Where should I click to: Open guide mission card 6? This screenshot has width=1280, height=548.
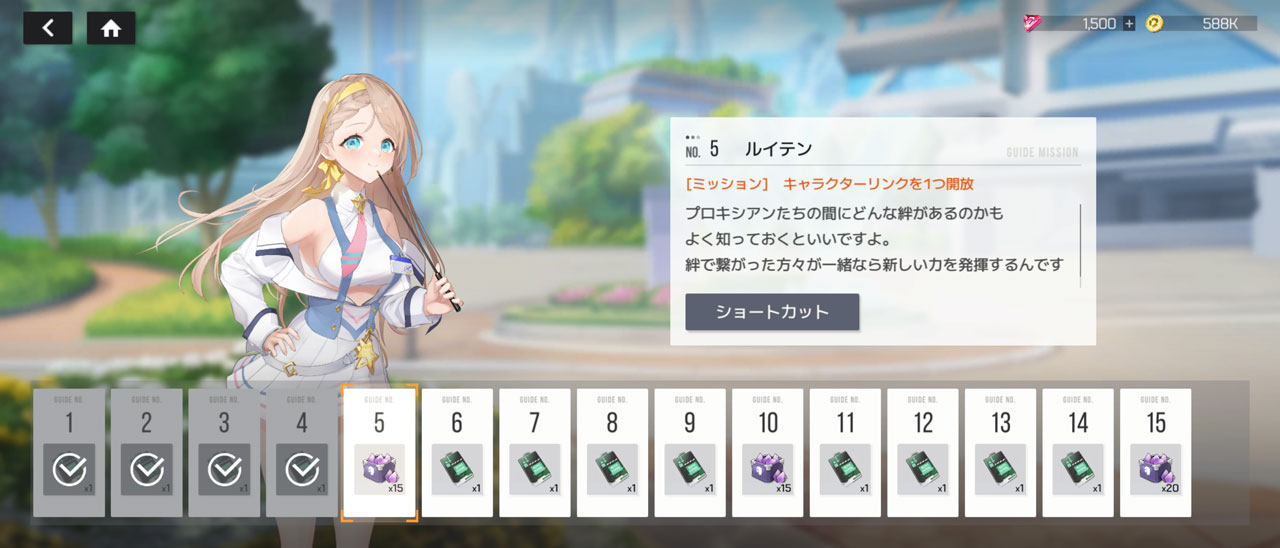[457, 452]
